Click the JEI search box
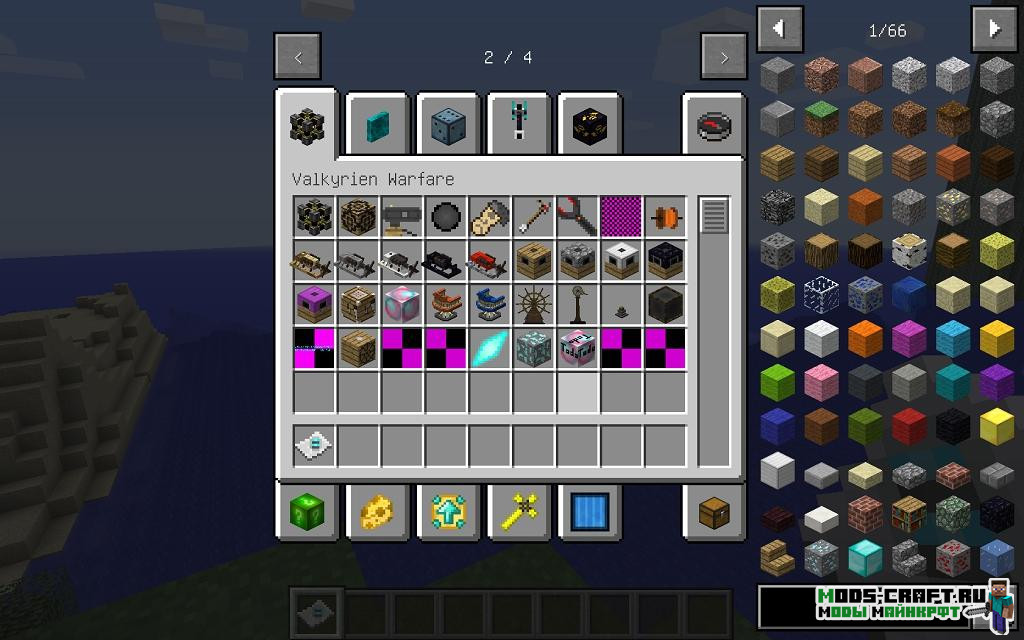 click(870, 606)
